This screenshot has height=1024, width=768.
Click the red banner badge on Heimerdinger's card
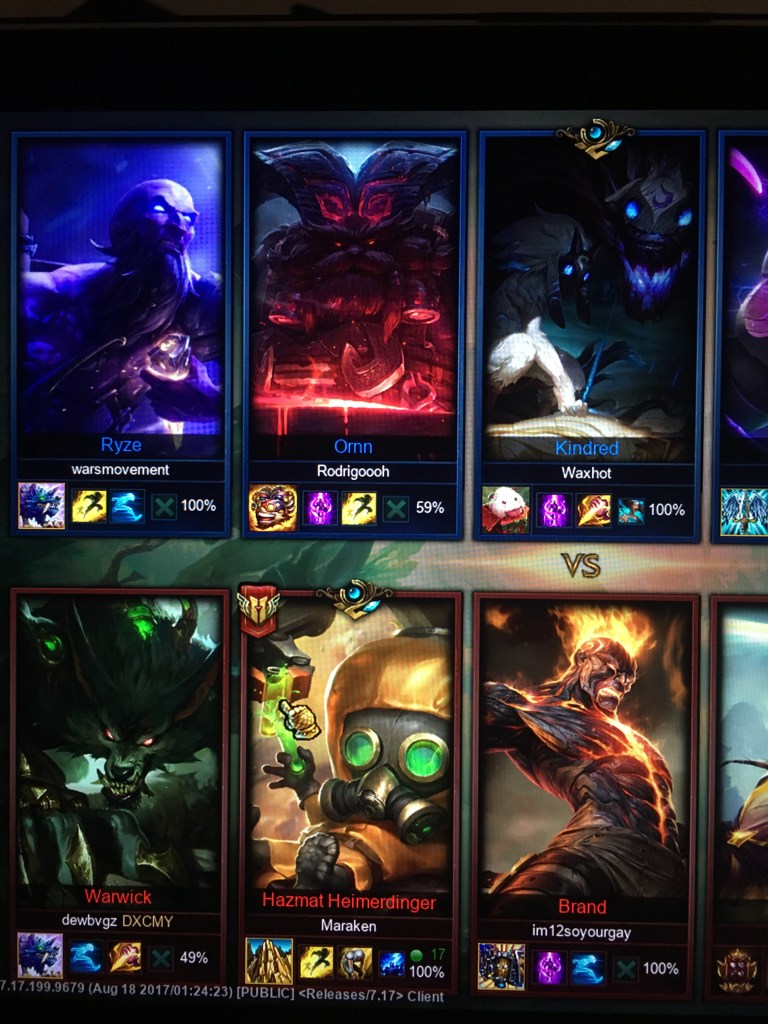pos(257,611)
